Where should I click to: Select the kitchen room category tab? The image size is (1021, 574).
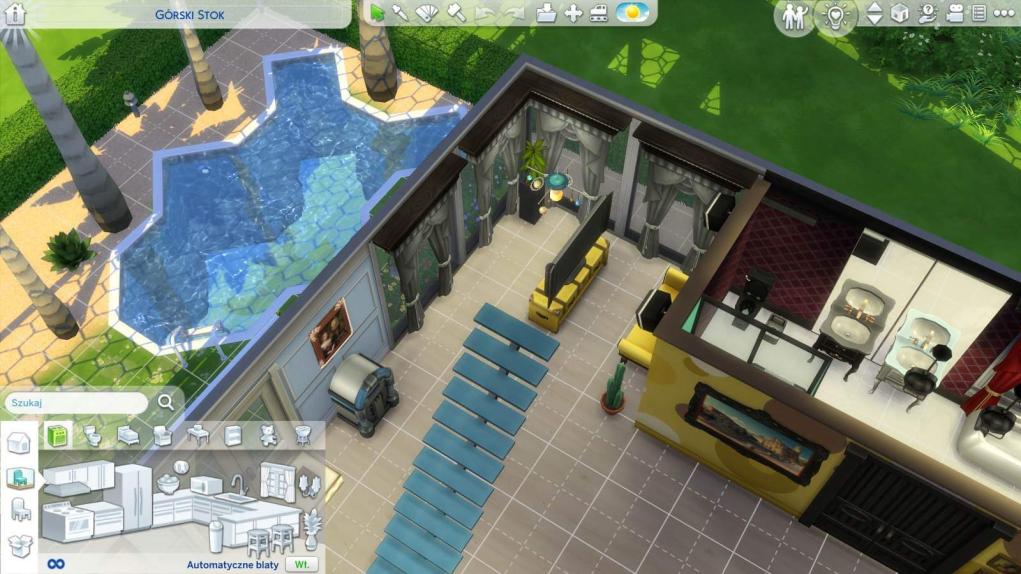tap(55, 436)
